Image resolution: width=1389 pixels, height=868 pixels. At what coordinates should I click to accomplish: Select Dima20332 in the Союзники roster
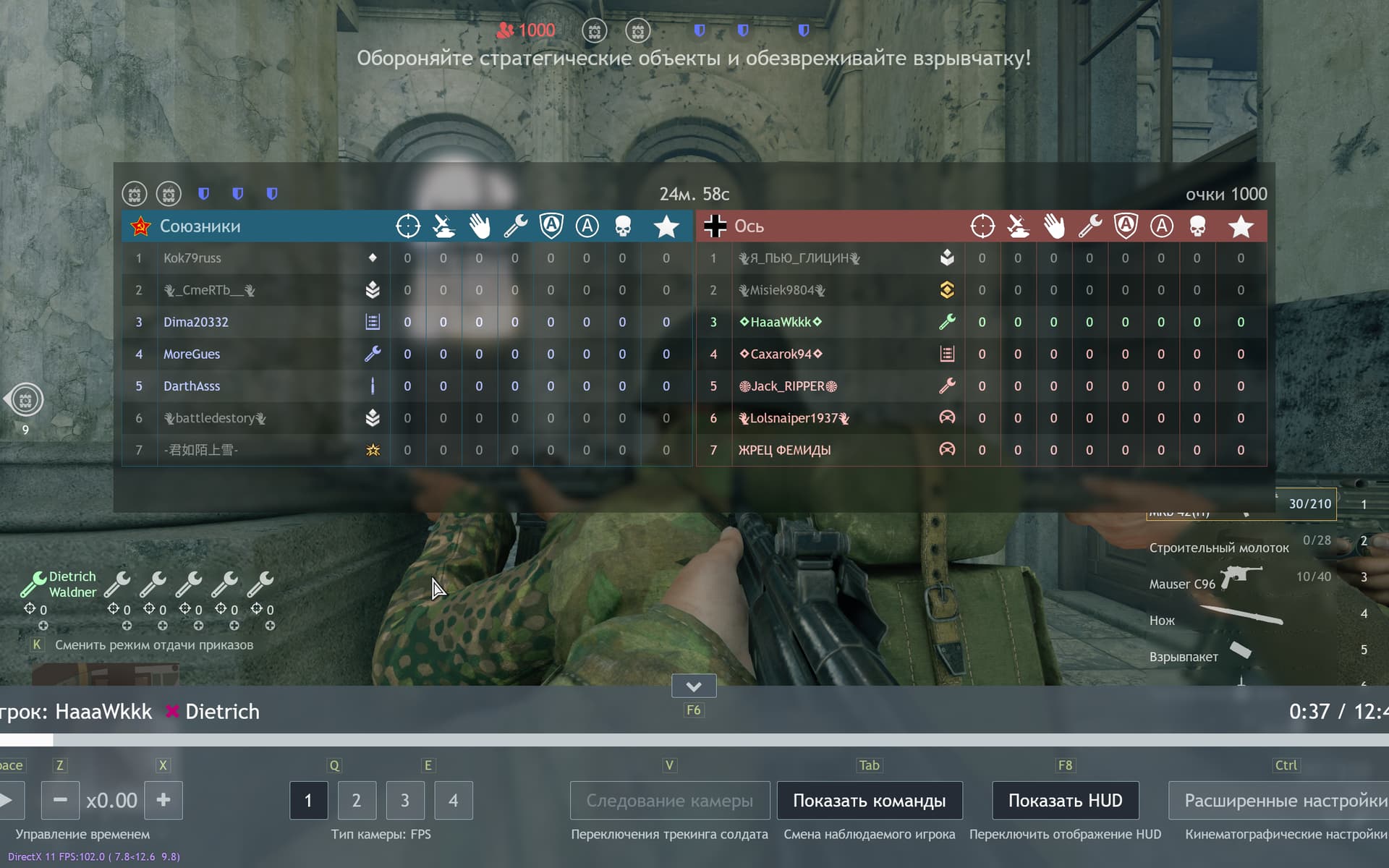195,322
